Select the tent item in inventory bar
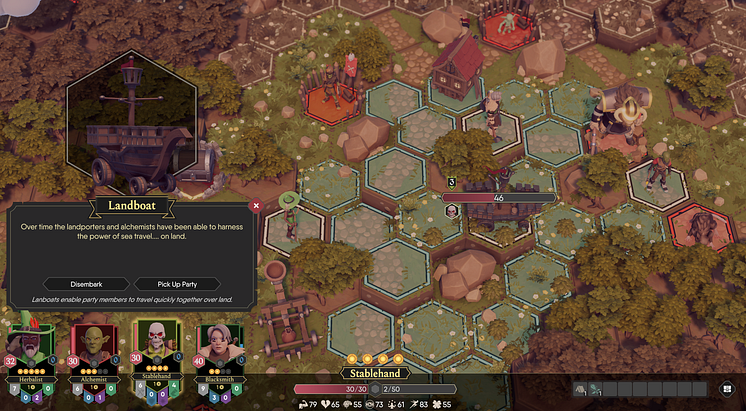This screenshot has height=411, width=746. coord(579,389)
